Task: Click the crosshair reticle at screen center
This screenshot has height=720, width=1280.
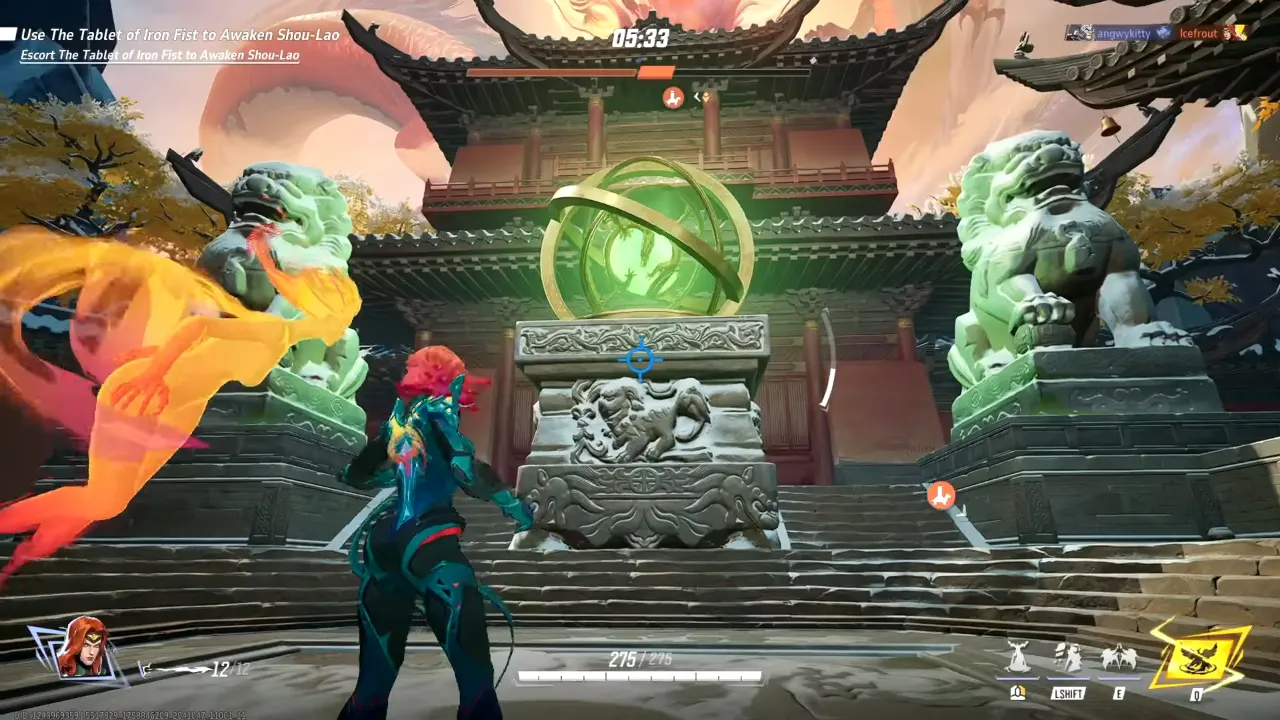Action: pyautogui.click(x=640, y=360)
